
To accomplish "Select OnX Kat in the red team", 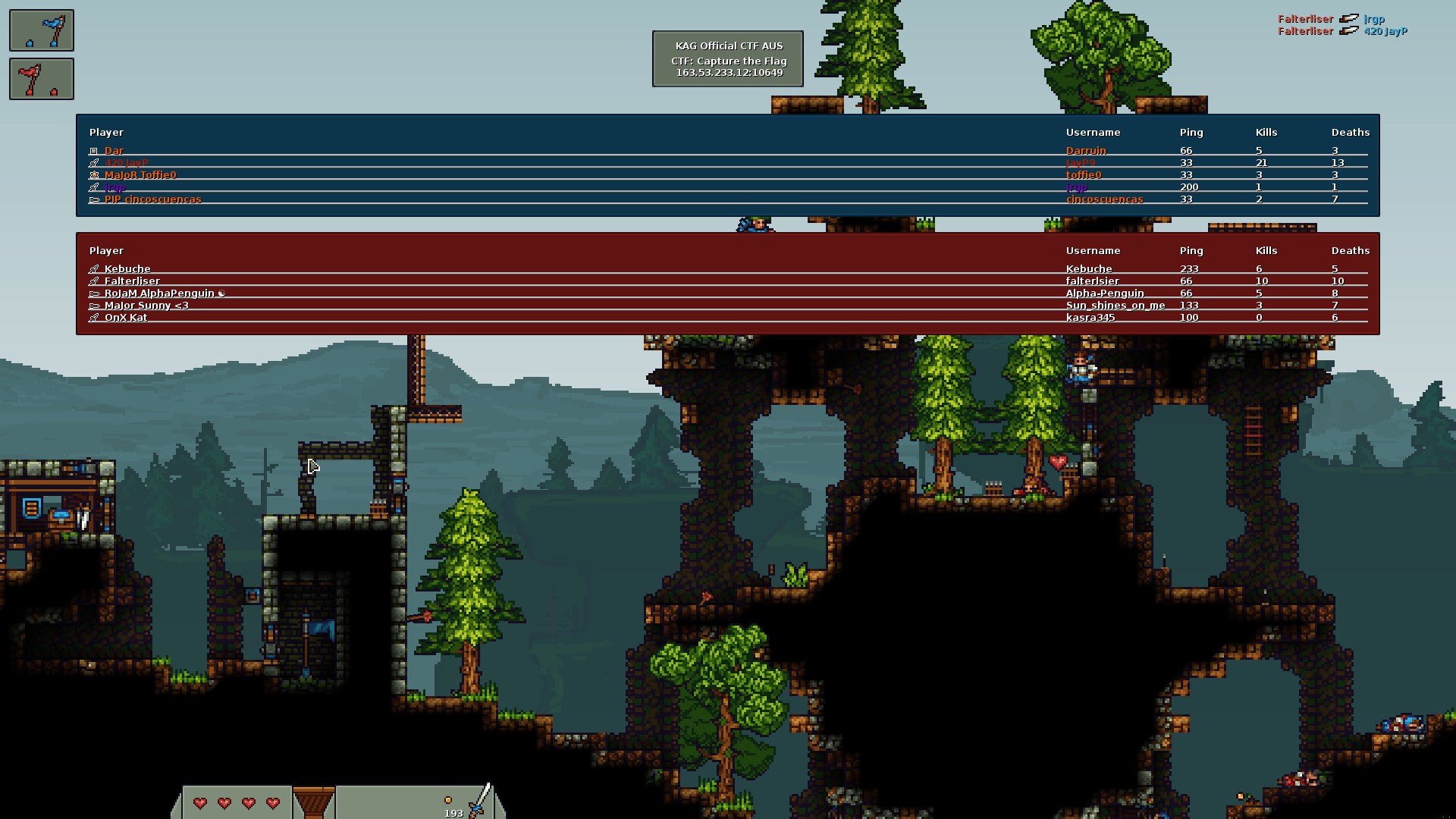I will [126, 318].
